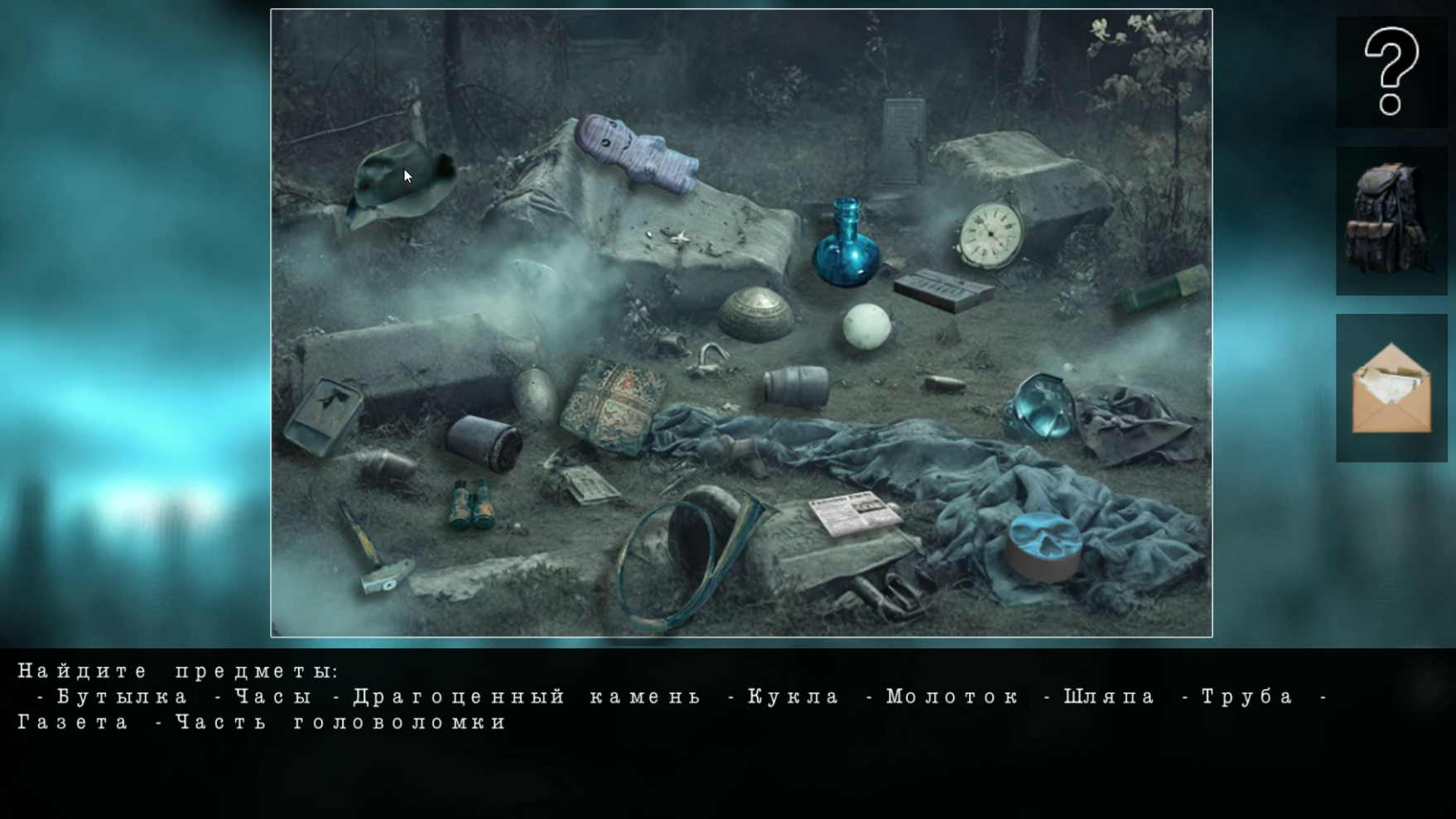Click the word Молоток in the task list
The image size is (1456, 819).
pos(949,696)
